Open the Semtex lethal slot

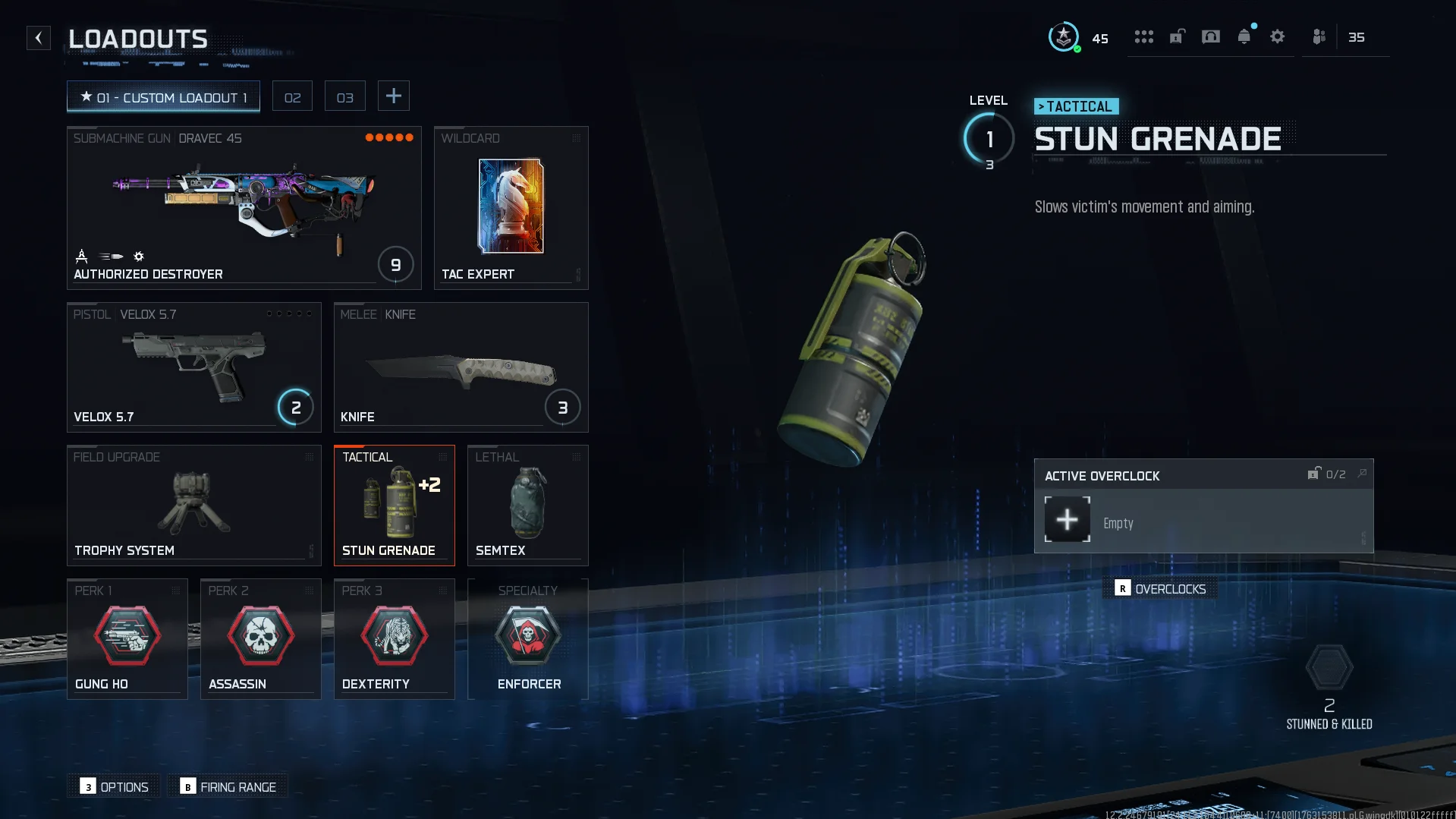[527, 505]
